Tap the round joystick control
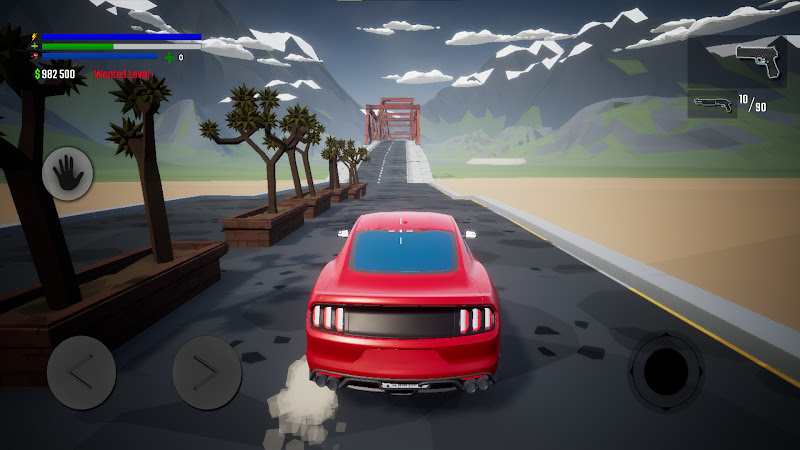Viewport: 800px width, 450px height. pos(665,371)
